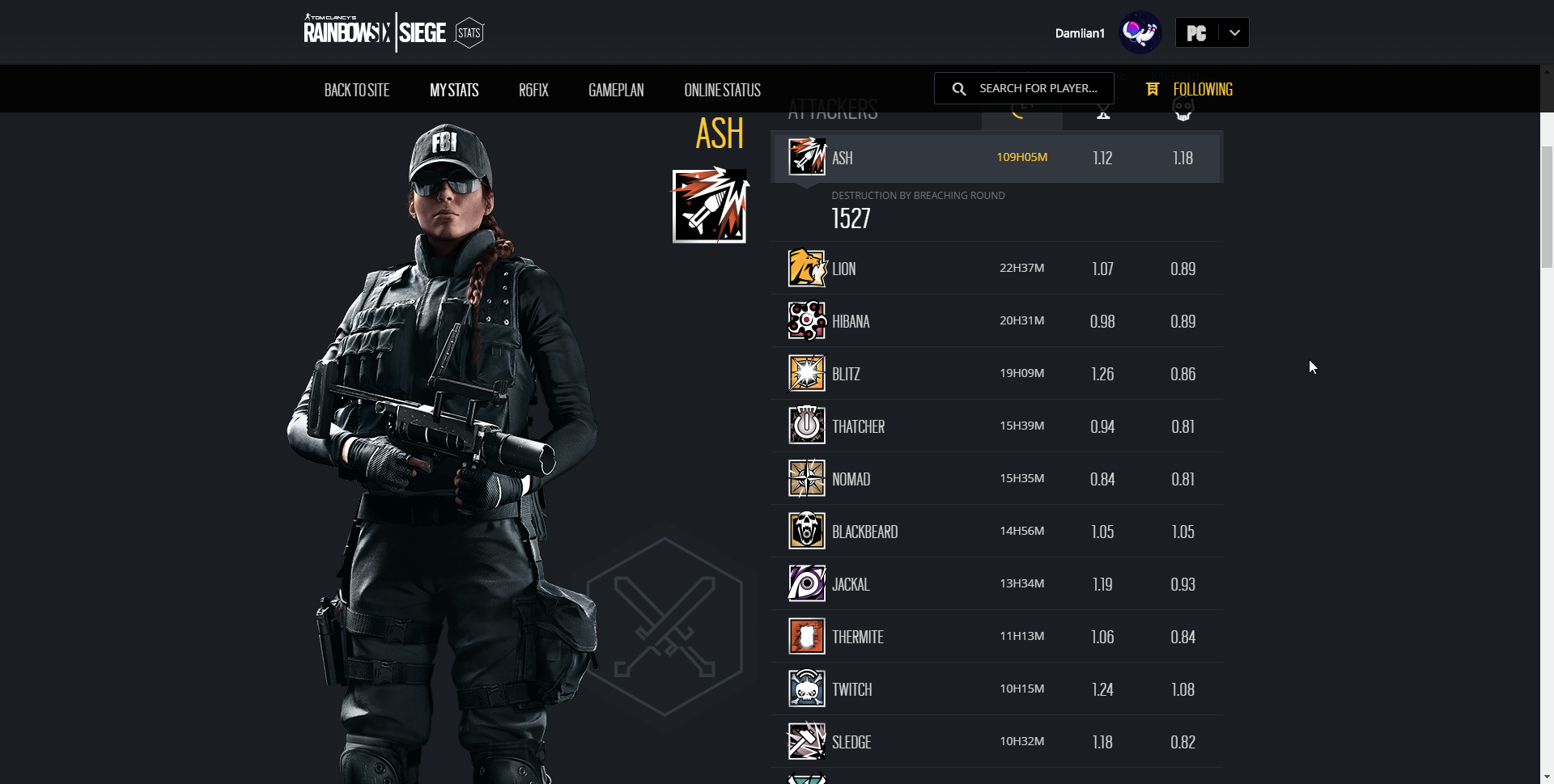Image resolution: width=1554 pixels, height=784 pixels.
Task: Check the Online Status page
Action: point(722,90)
